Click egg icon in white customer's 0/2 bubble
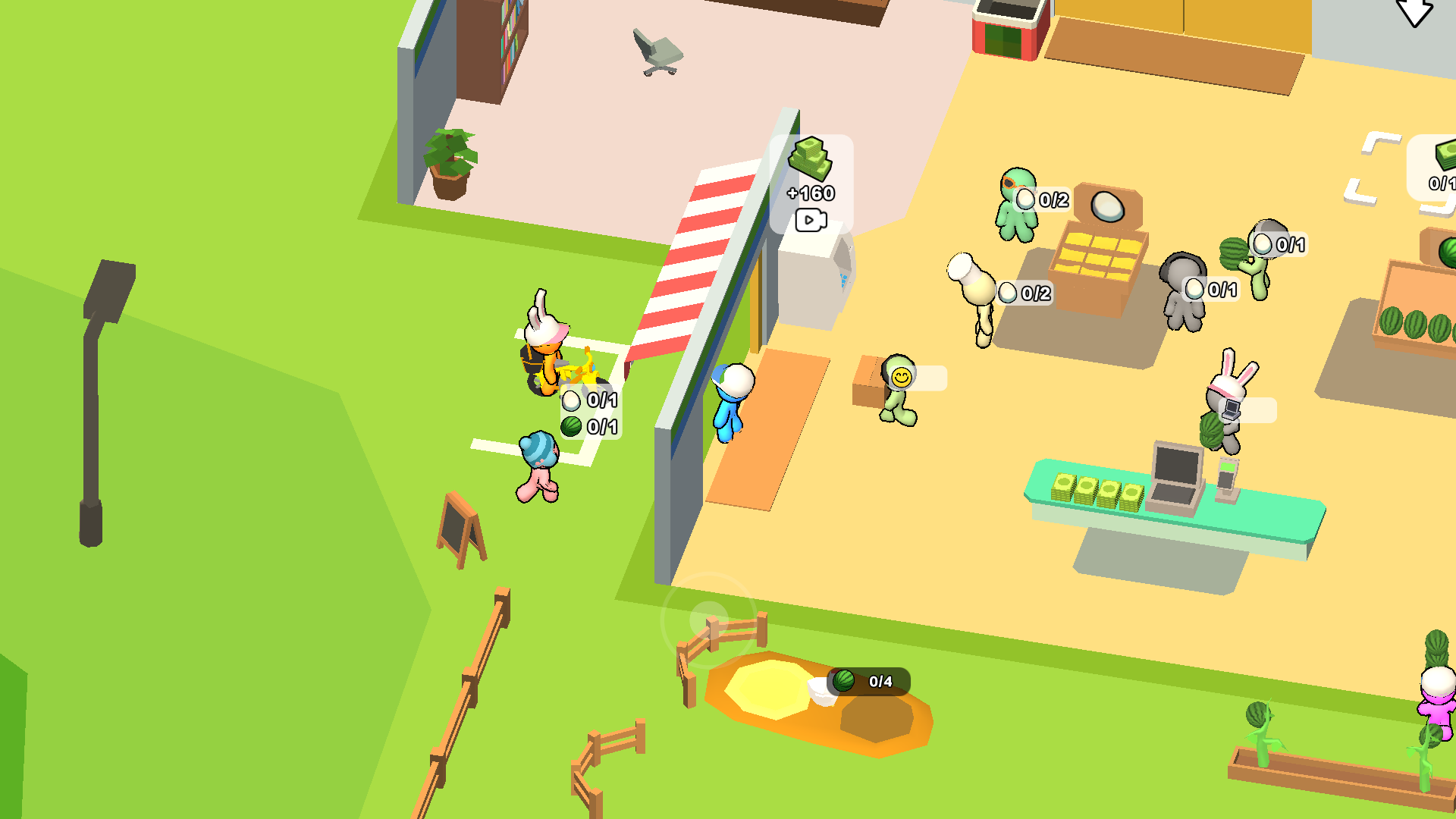Viewport: 1456px width, 819px height. point(1008,290)
